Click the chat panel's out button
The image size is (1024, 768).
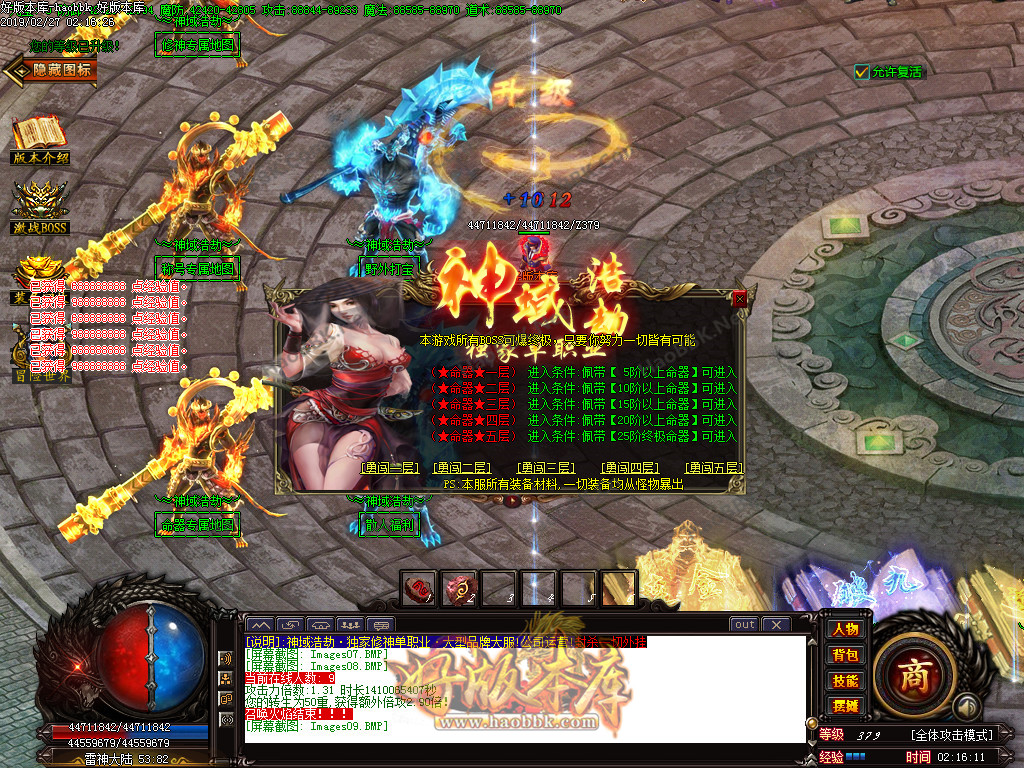pyautogui.click(x=744, y=625)
